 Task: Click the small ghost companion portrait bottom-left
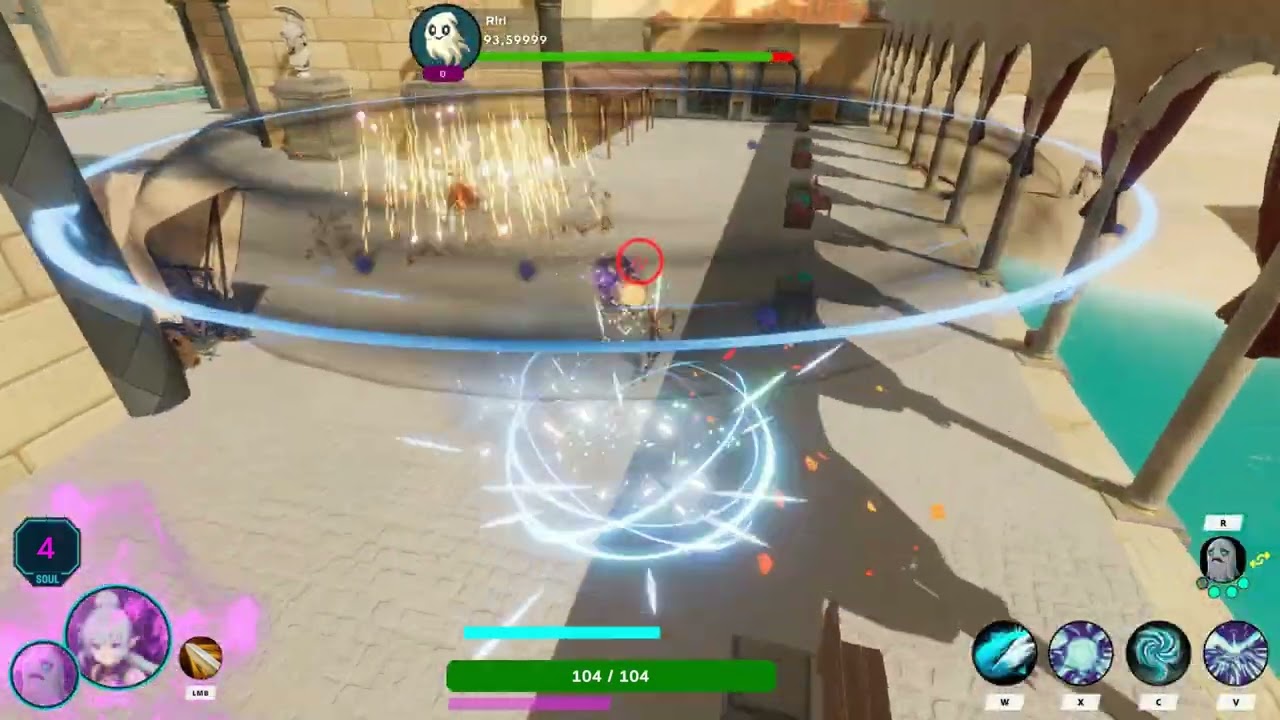42,671
